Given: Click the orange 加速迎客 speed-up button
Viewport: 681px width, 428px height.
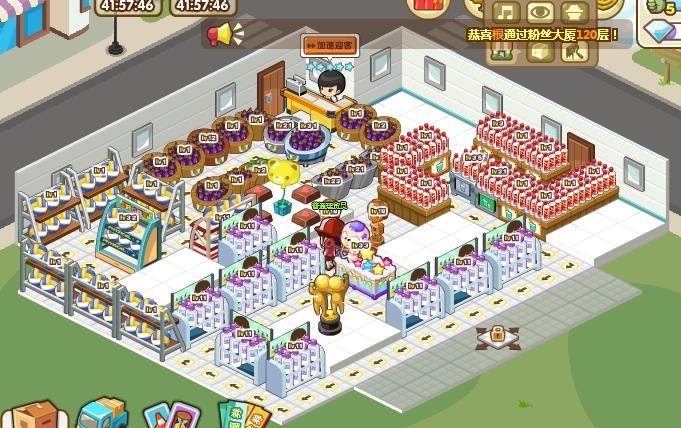Looking at the screenshot, I should (330, 44).
